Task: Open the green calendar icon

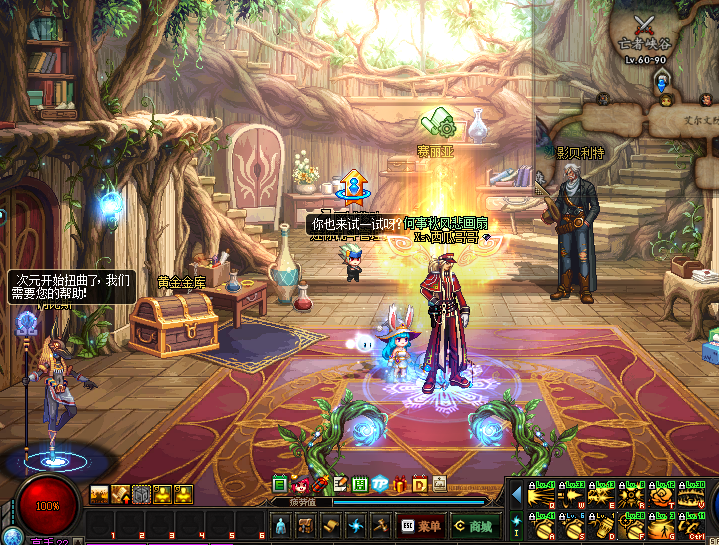Action: pyautogui.click(x=280, y=484)
